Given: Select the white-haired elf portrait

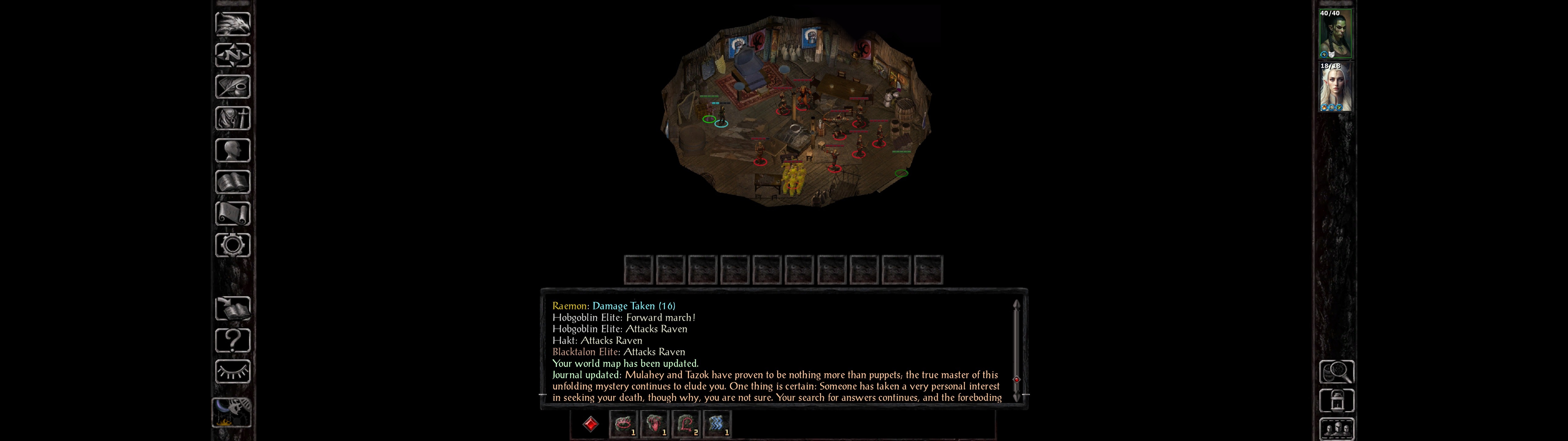Looking at the screenshot, I should [x=1336, y=87].
